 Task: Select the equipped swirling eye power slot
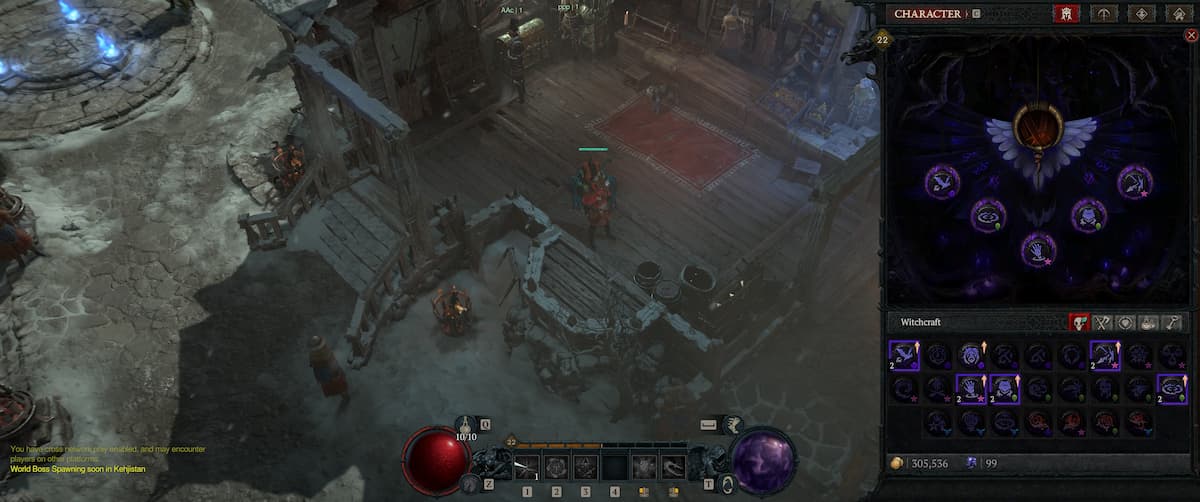pyautogui.click(x=990, y=215)
